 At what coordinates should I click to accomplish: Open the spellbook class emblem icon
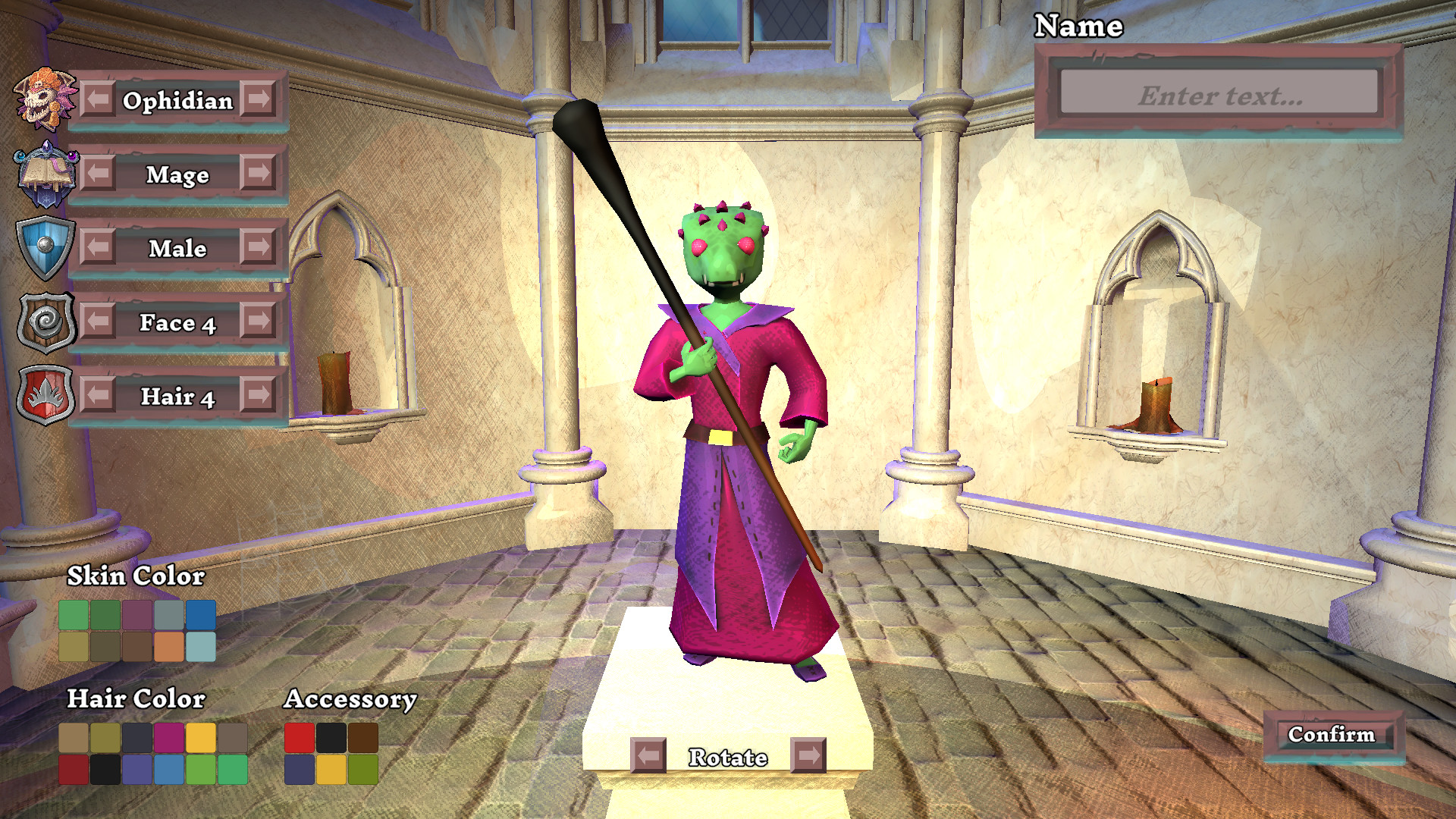(45, 173)
